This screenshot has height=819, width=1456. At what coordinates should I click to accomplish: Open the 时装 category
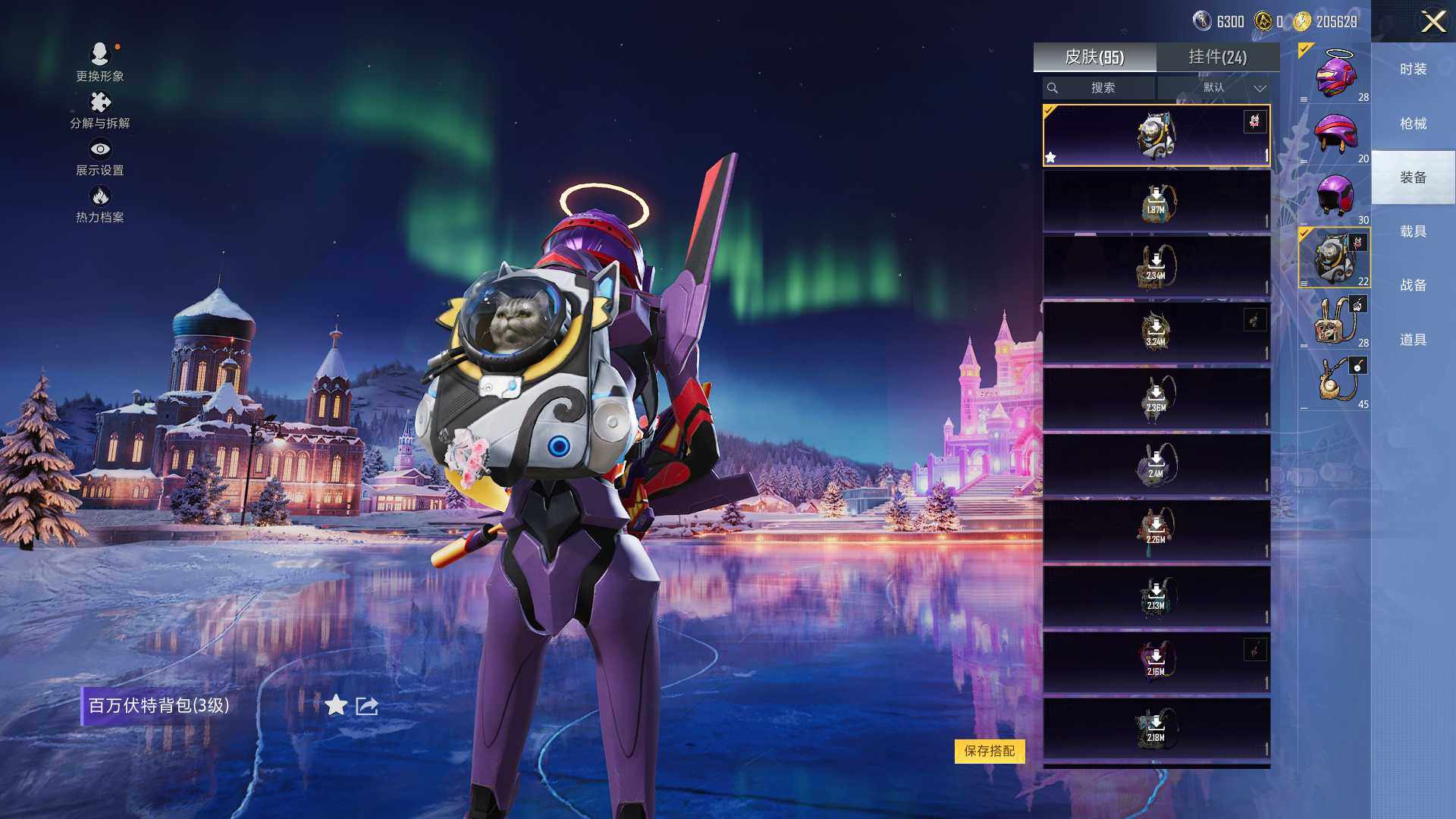1413,69
